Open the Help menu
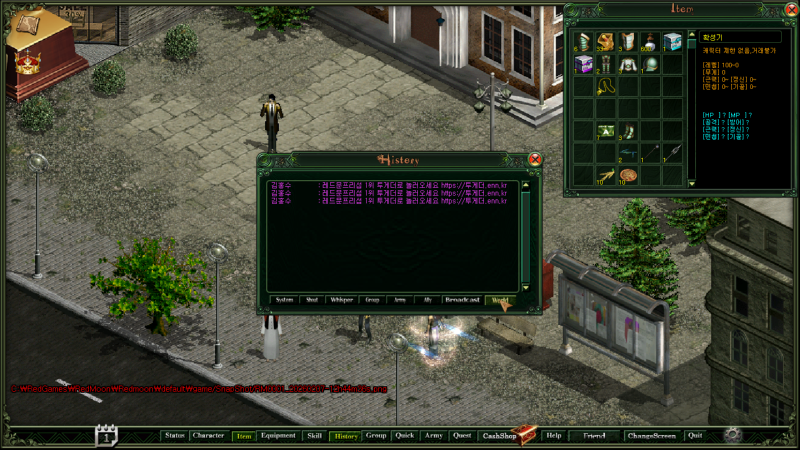This screenshot has height=450, width=800. [554, 436]
